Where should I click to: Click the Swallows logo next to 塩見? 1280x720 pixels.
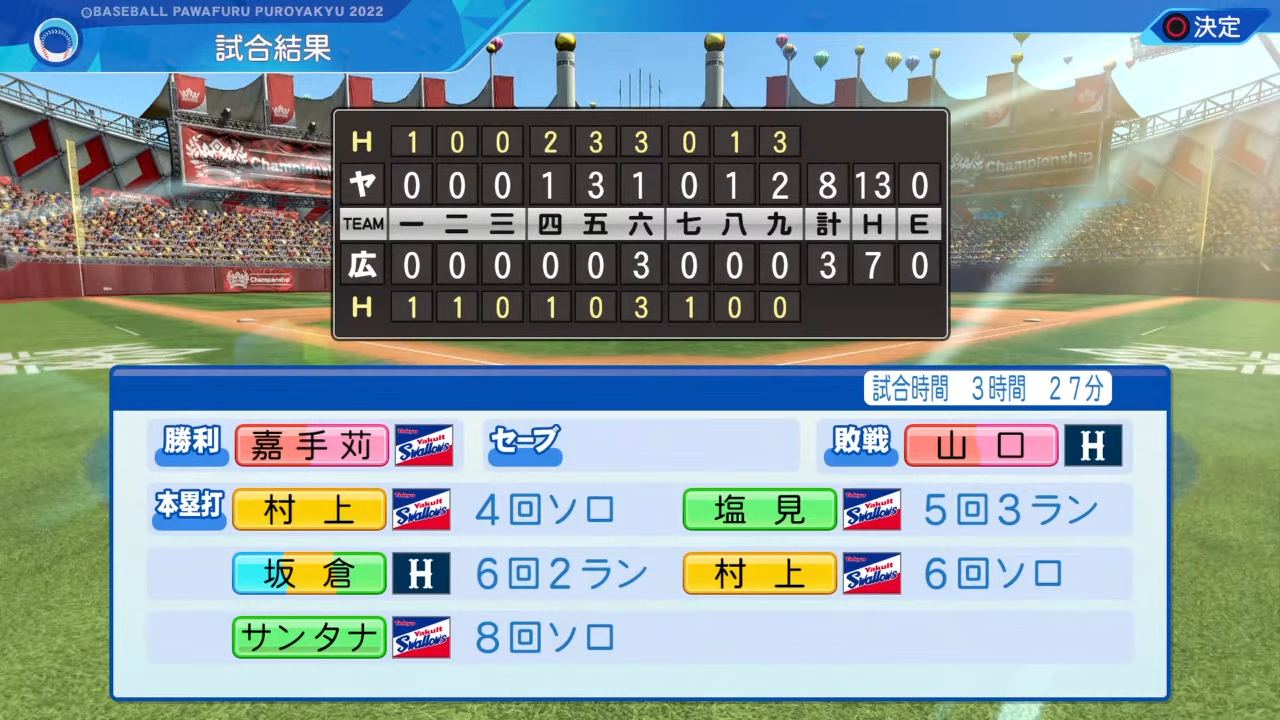[x=872, y=509]
